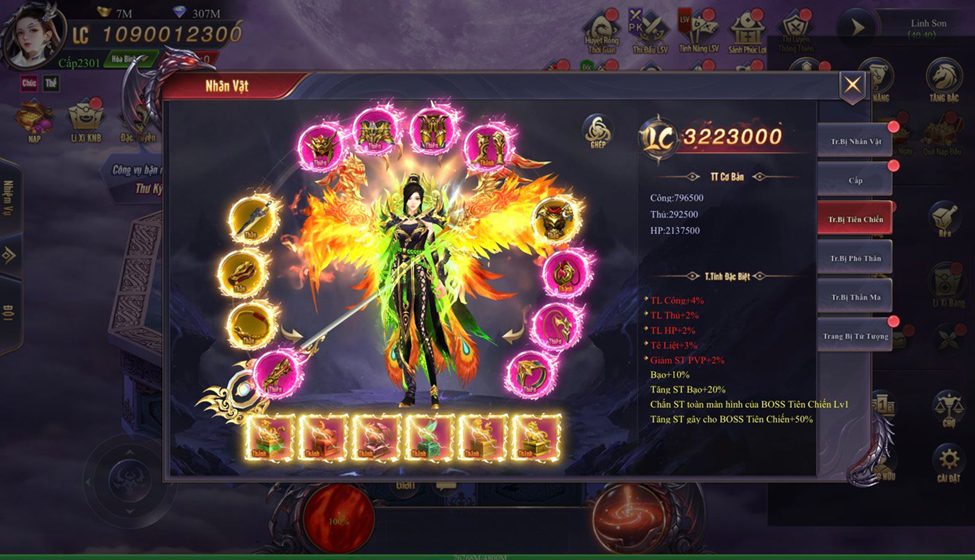Screen dimensions: 975x560
Task: Open the Sảnh Phúc Lợi welfare hall
Action: [x=747, y=32]
